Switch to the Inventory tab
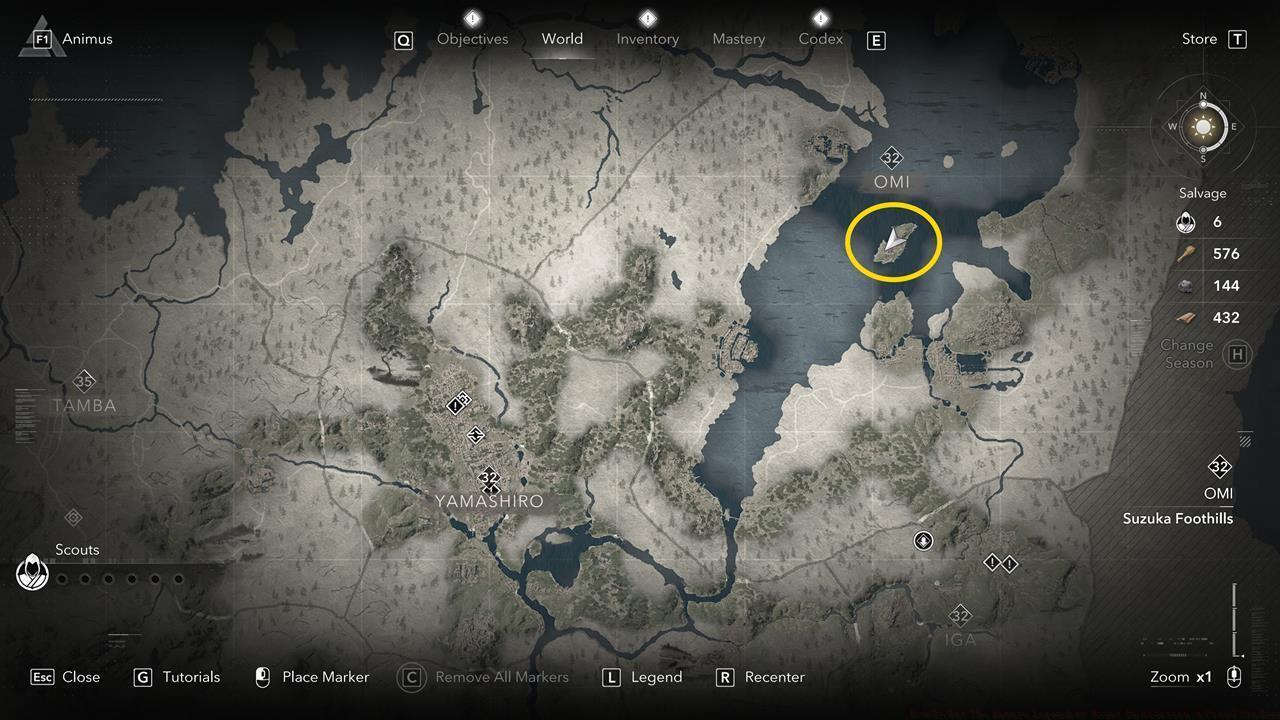The height and width of the screenshot is (720, 1280). click(x=647, y=39)
